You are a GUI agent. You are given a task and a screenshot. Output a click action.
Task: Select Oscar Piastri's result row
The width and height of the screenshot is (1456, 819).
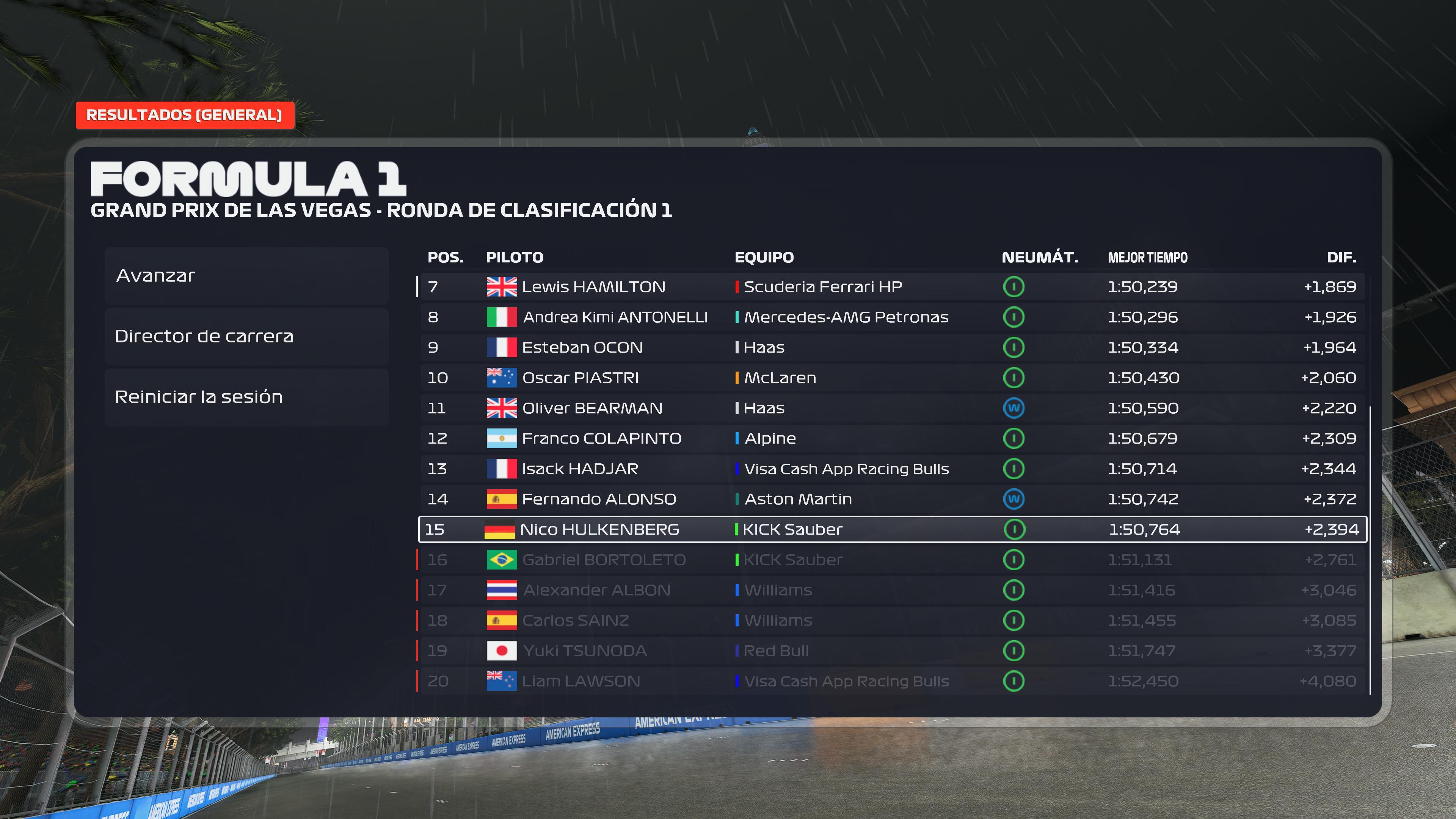892,378
